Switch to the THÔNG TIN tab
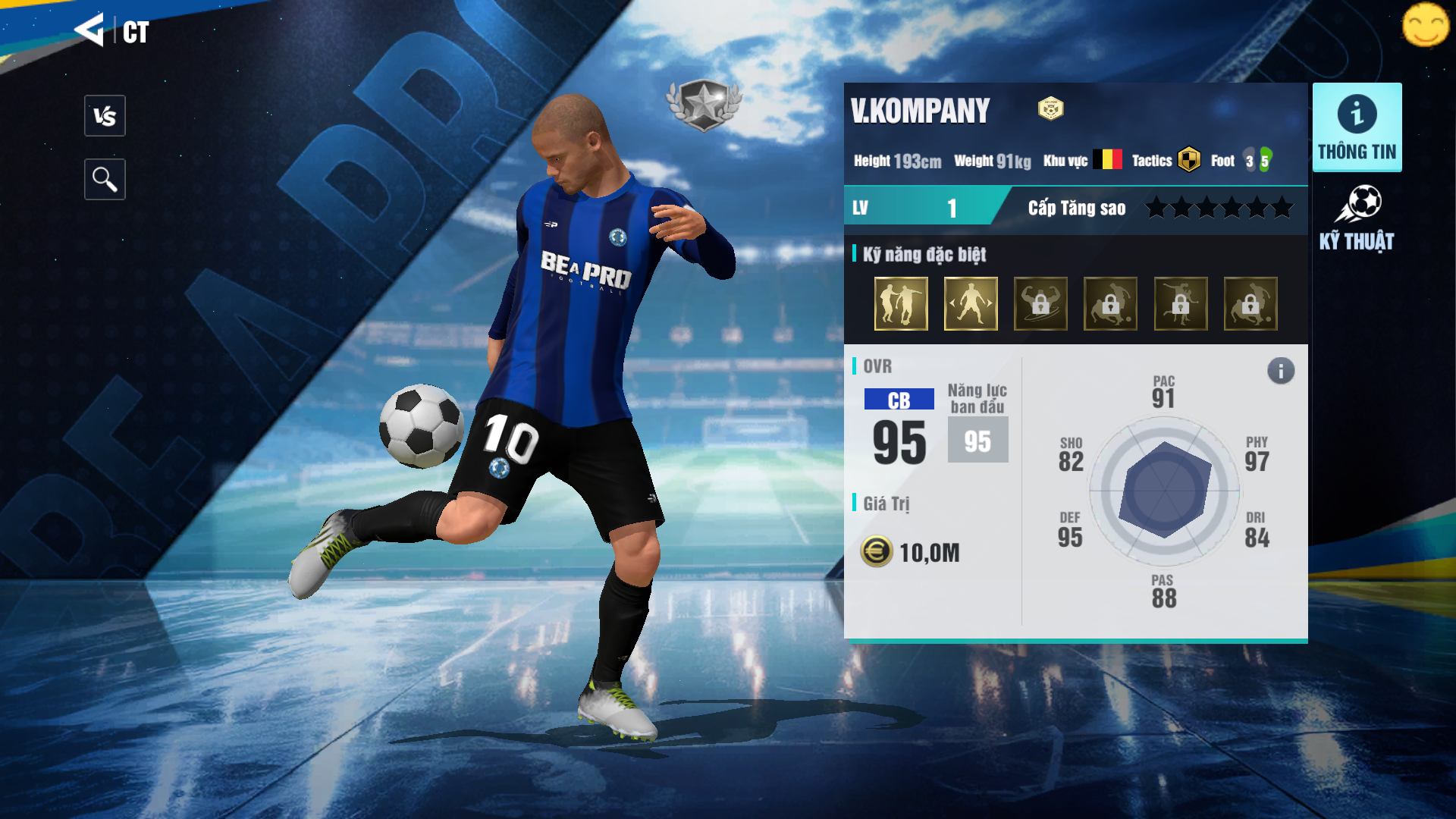 [1357, 127]
